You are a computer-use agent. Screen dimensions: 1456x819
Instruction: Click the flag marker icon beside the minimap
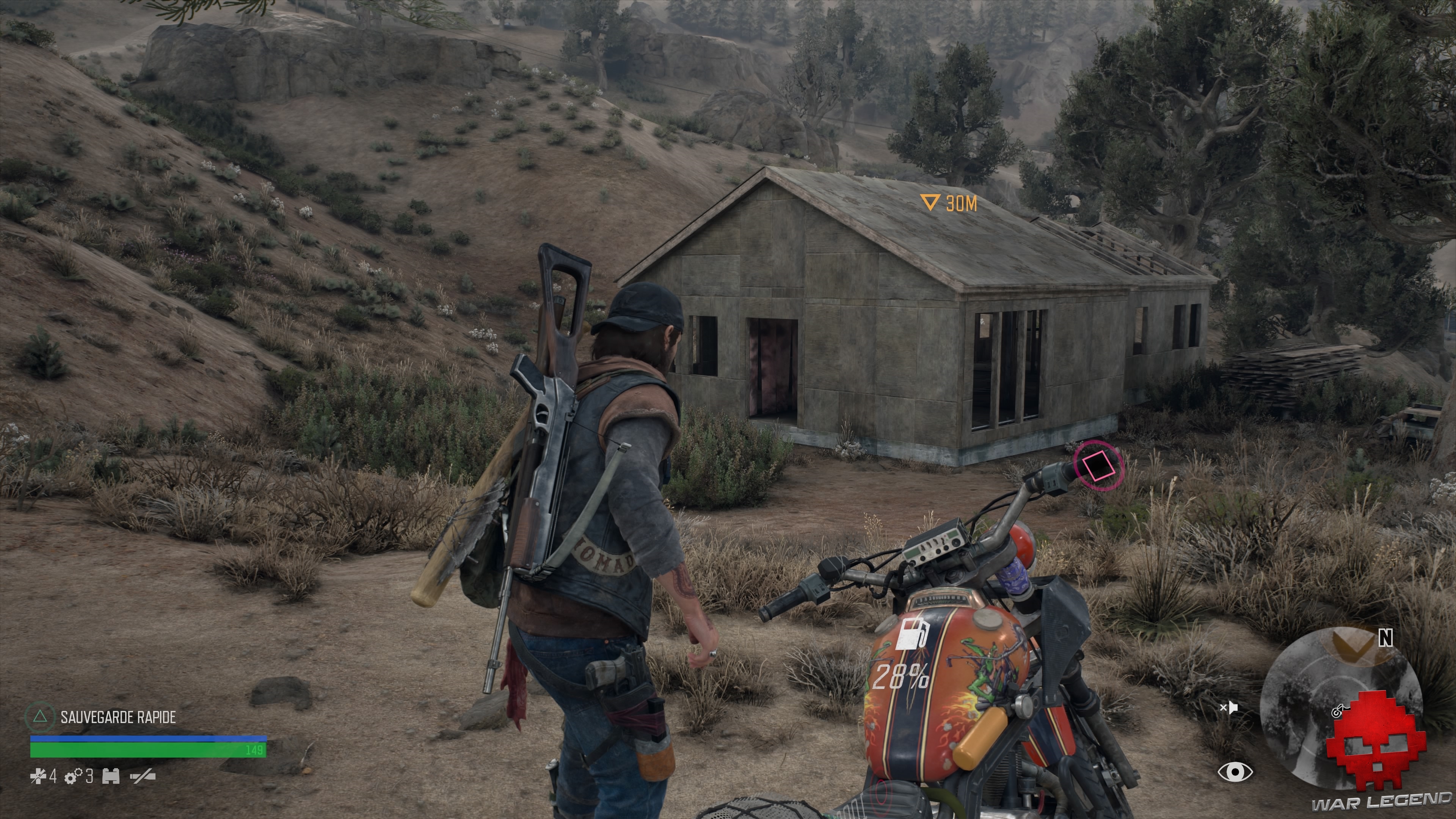click(x=1230, y=709)
